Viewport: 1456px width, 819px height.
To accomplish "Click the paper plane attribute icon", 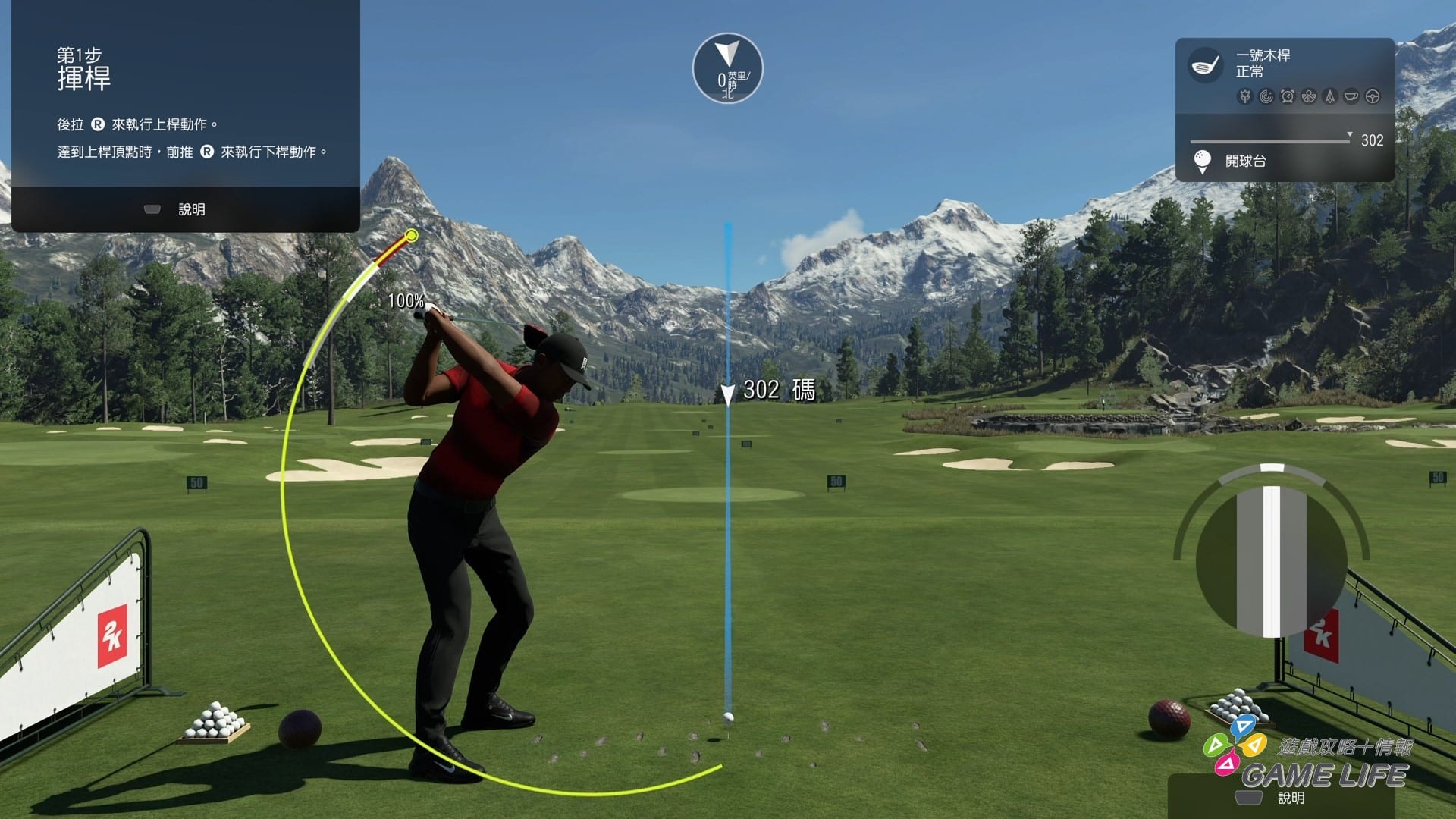I will [x=1329, y=96].
